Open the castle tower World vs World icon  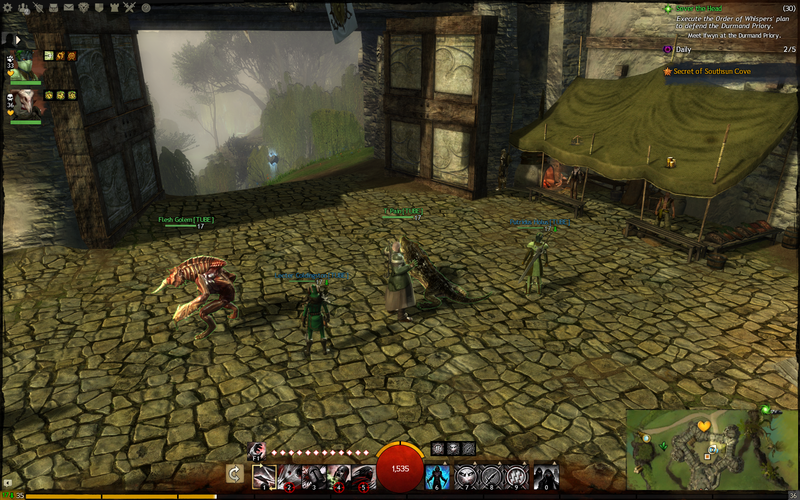click(x=114, y=7)
